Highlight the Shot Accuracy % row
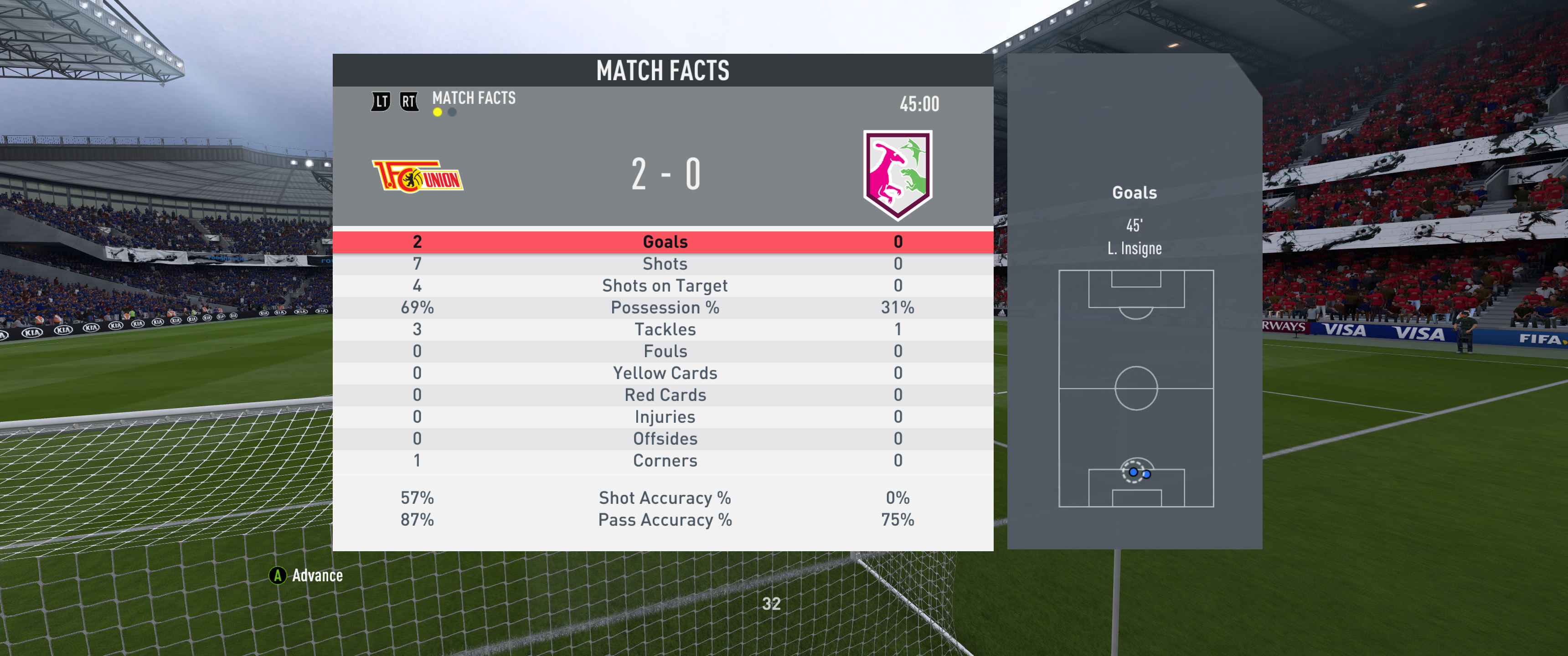The image size is (1568, 656). coord(665,498)
